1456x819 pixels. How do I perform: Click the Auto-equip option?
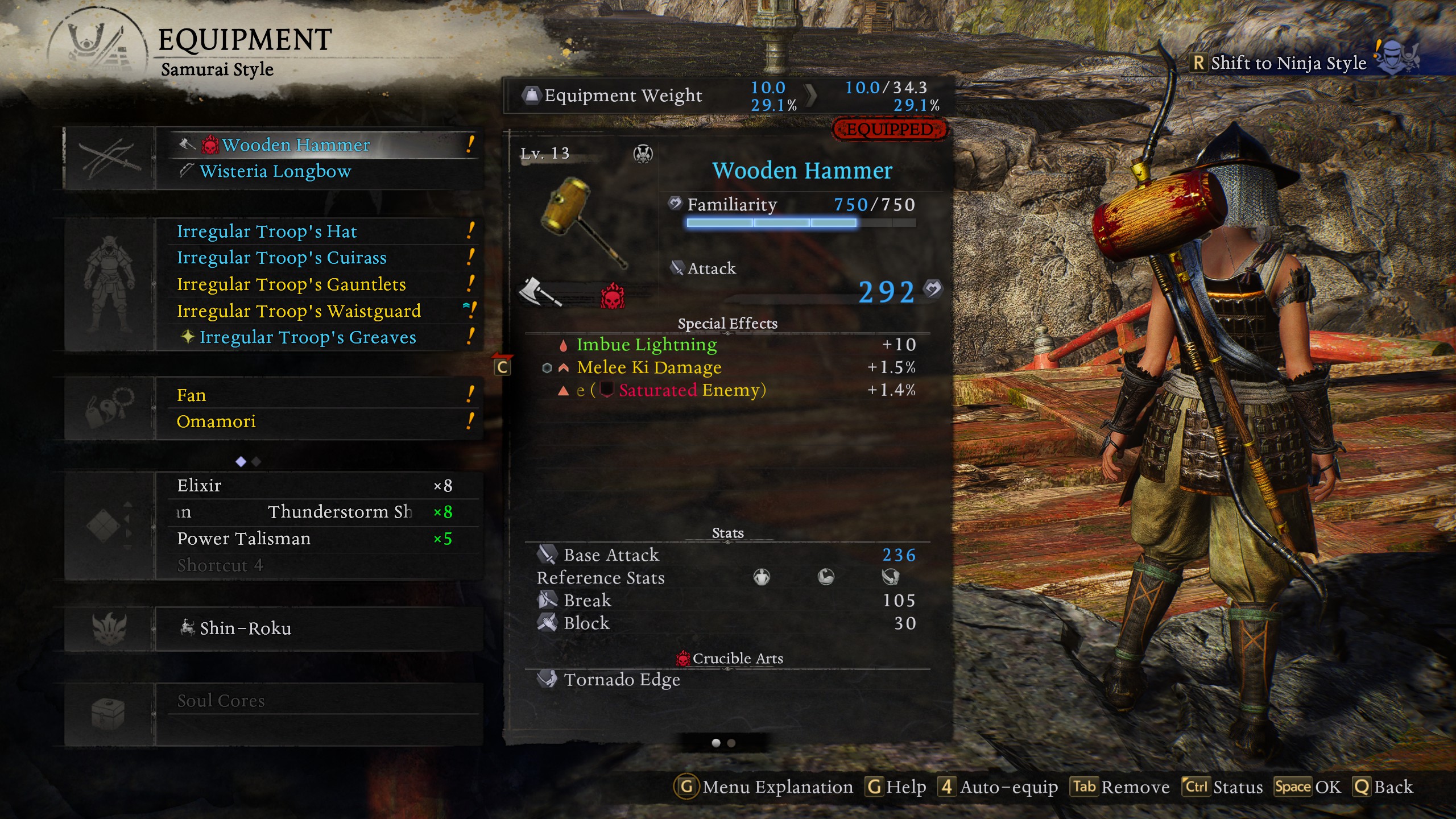pyautogui.click(x=999, y=787)
